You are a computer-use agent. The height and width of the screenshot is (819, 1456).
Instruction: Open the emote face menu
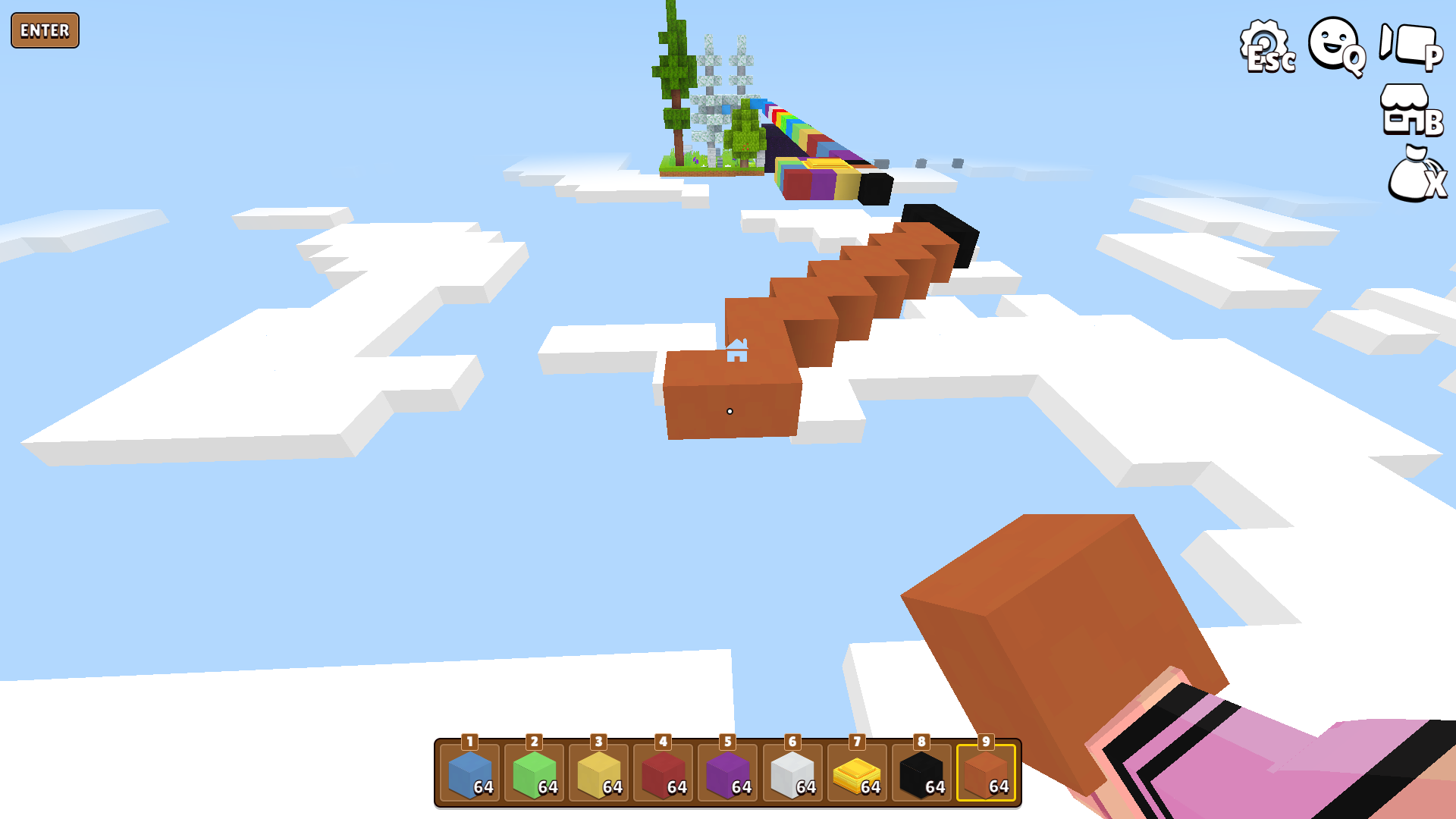1335,45
